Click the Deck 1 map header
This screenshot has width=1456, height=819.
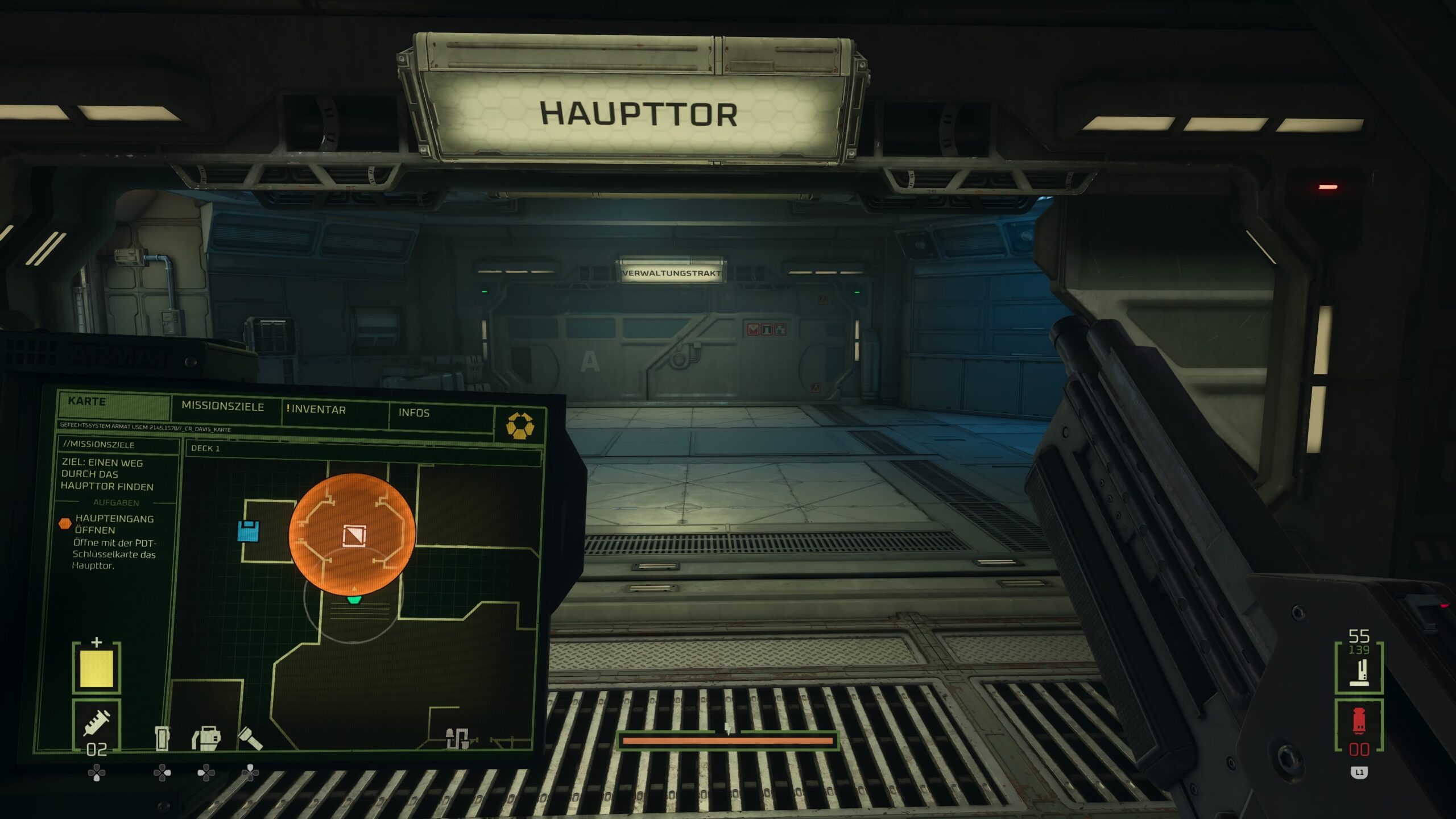[206, 448]
